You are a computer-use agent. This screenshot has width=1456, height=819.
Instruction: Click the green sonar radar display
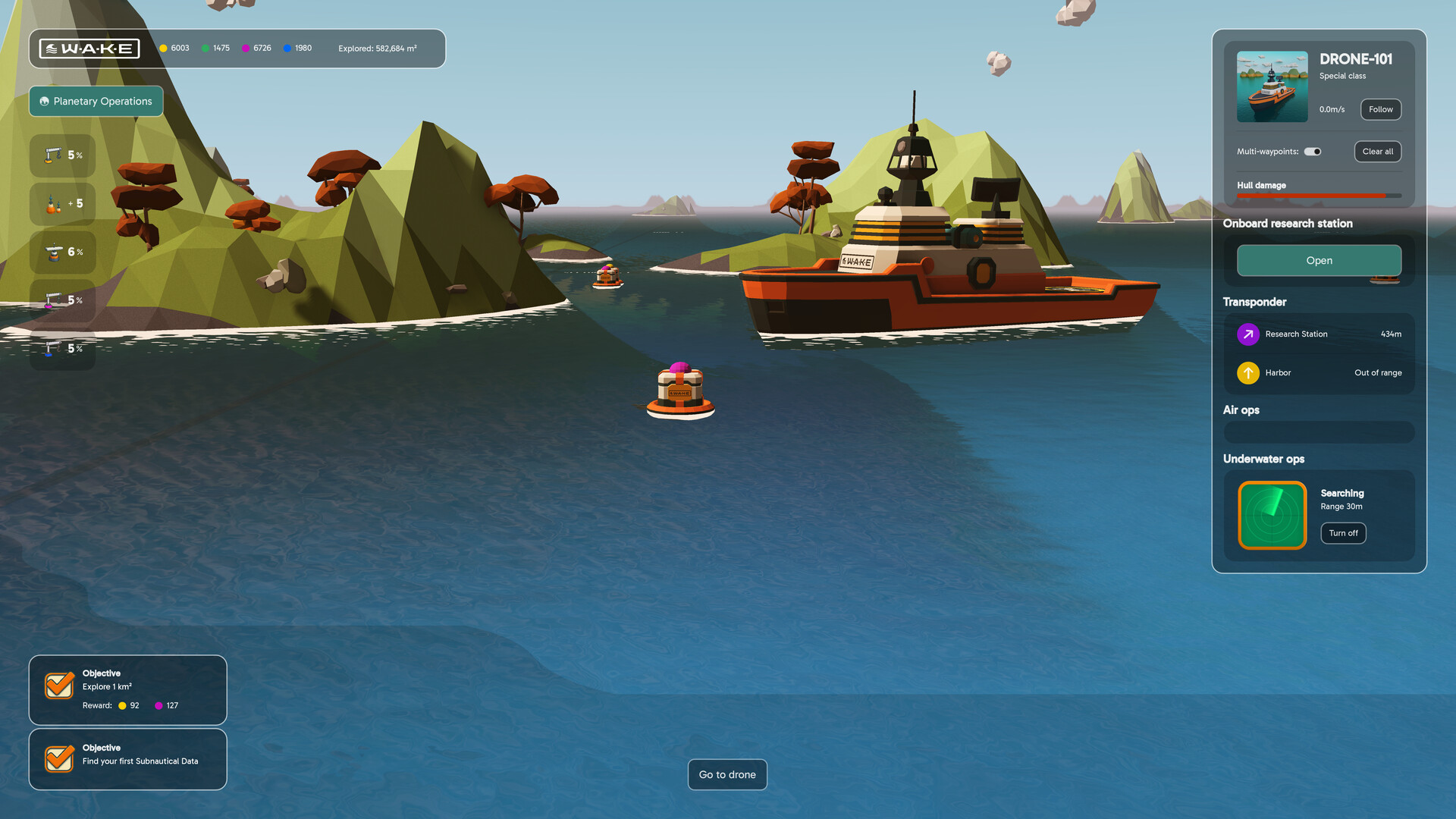tap(1272, 515)
